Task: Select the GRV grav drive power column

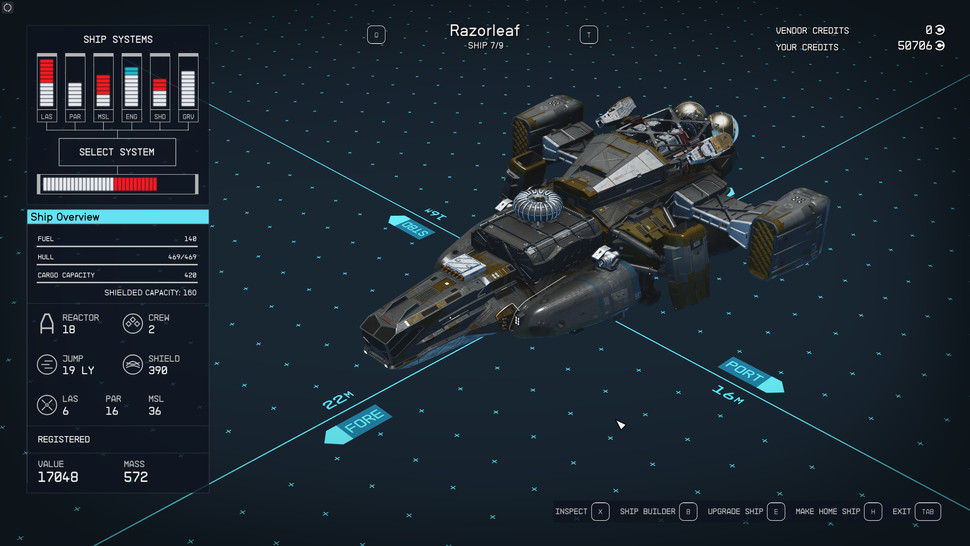Action: (x=187, y=84)
